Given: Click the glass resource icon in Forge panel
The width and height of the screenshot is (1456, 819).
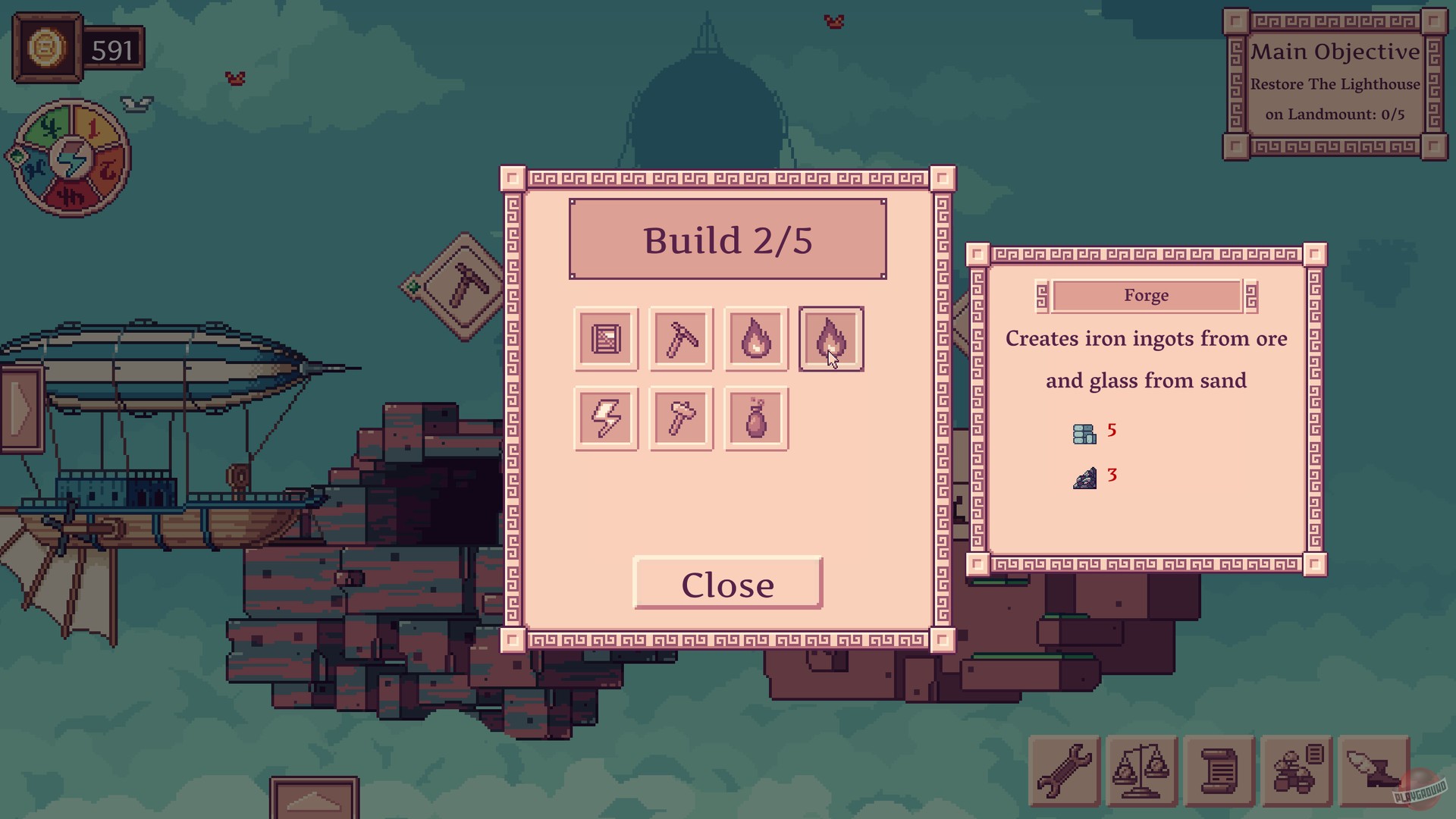Looking at the screenshot, I should (x=1084, y=432).
